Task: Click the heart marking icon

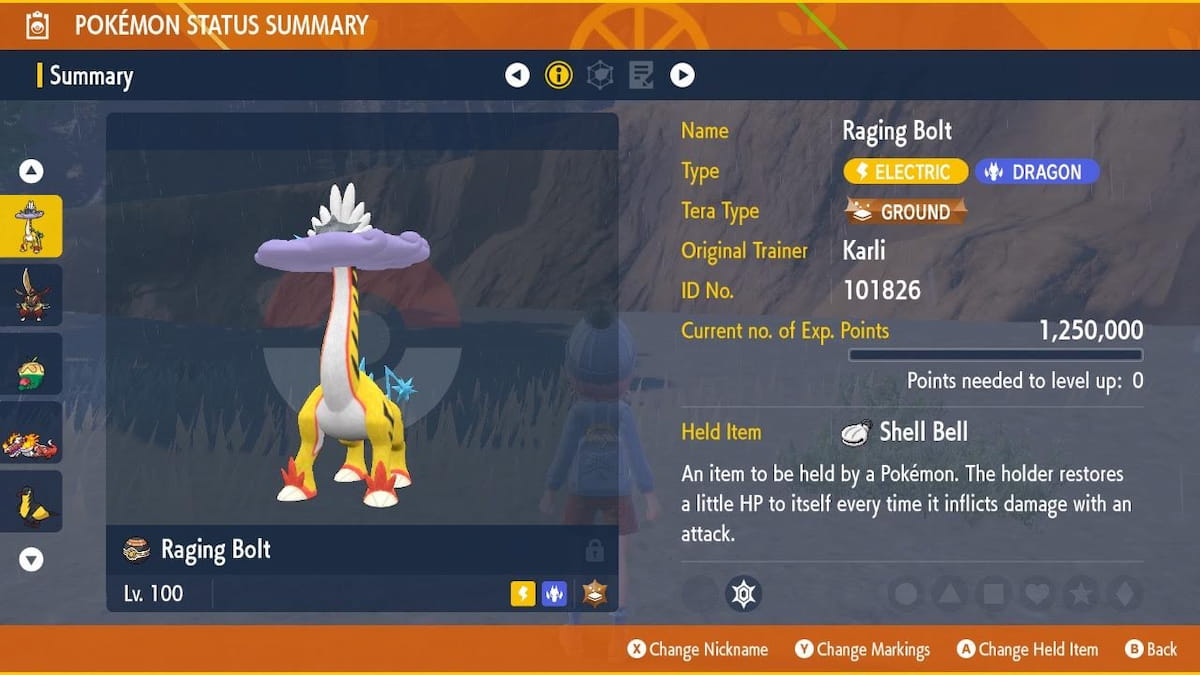Action: coord(1037,594)
